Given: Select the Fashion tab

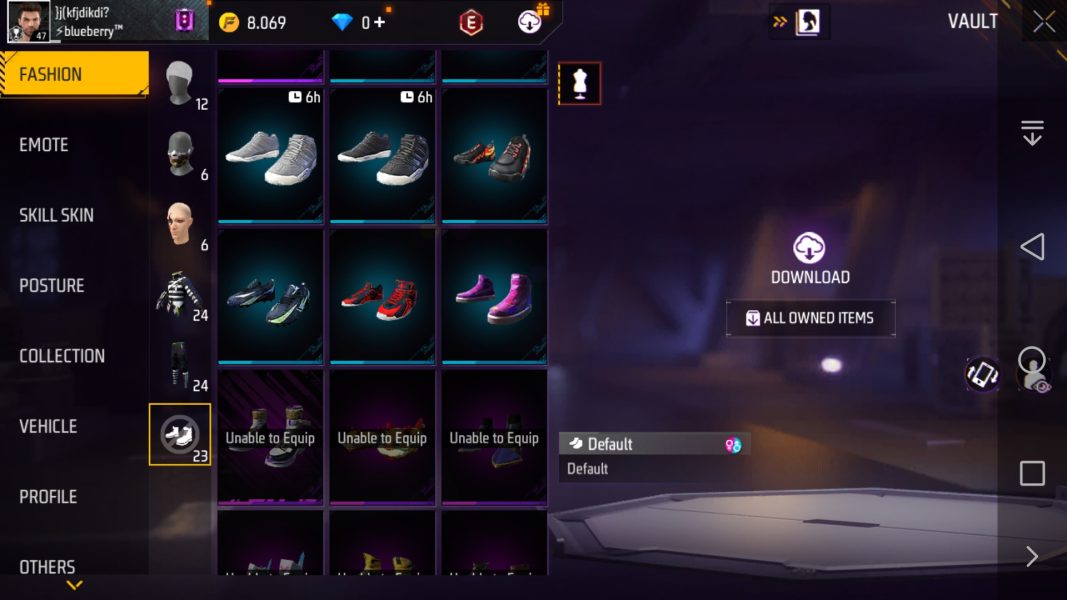Looking at the screenshot, I should (51, 75).
